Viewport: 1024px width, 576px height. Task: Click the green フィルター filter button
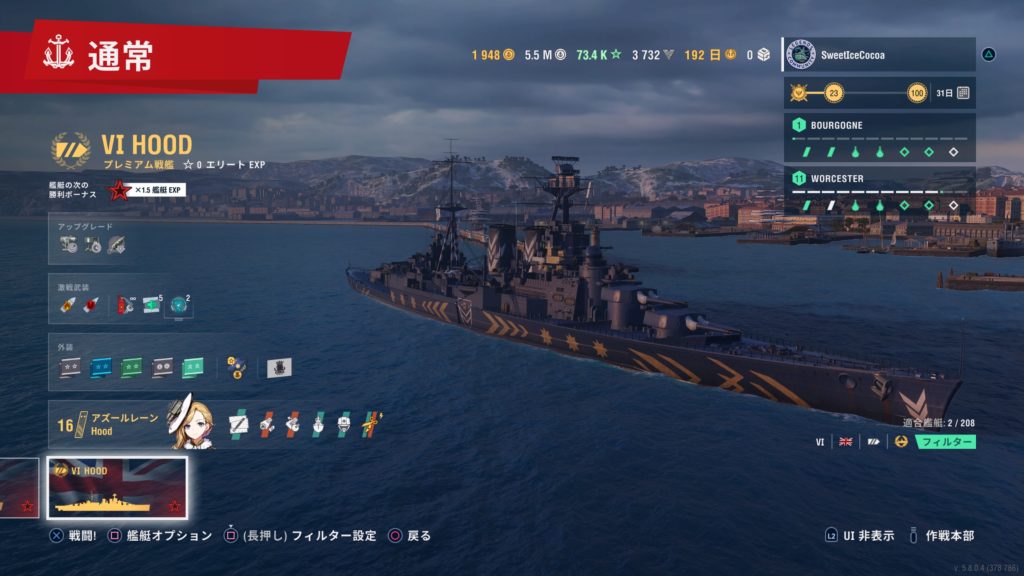coord(945,441)
